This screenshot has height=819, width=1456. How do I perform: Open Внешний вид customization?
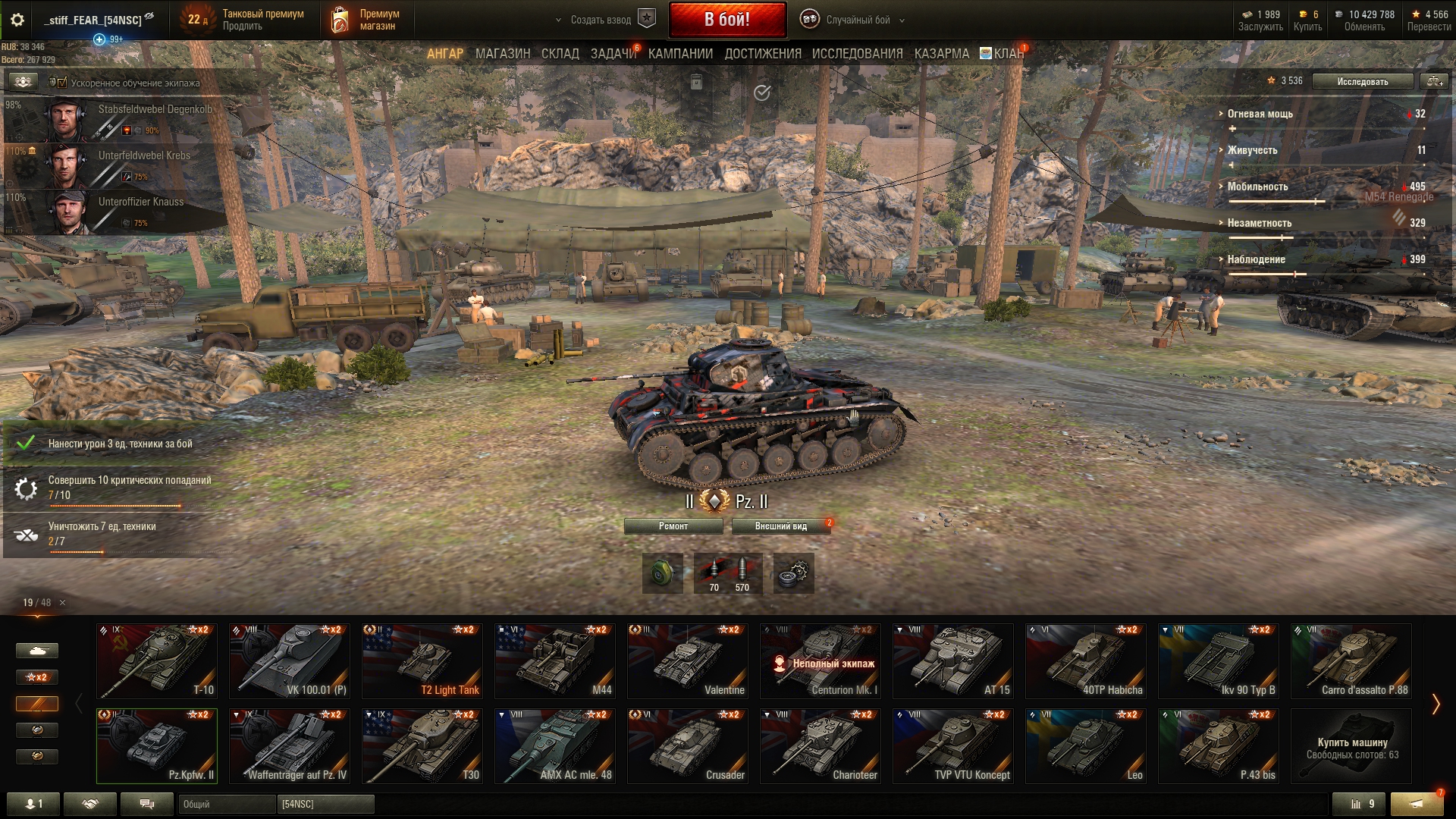(780, 526)
